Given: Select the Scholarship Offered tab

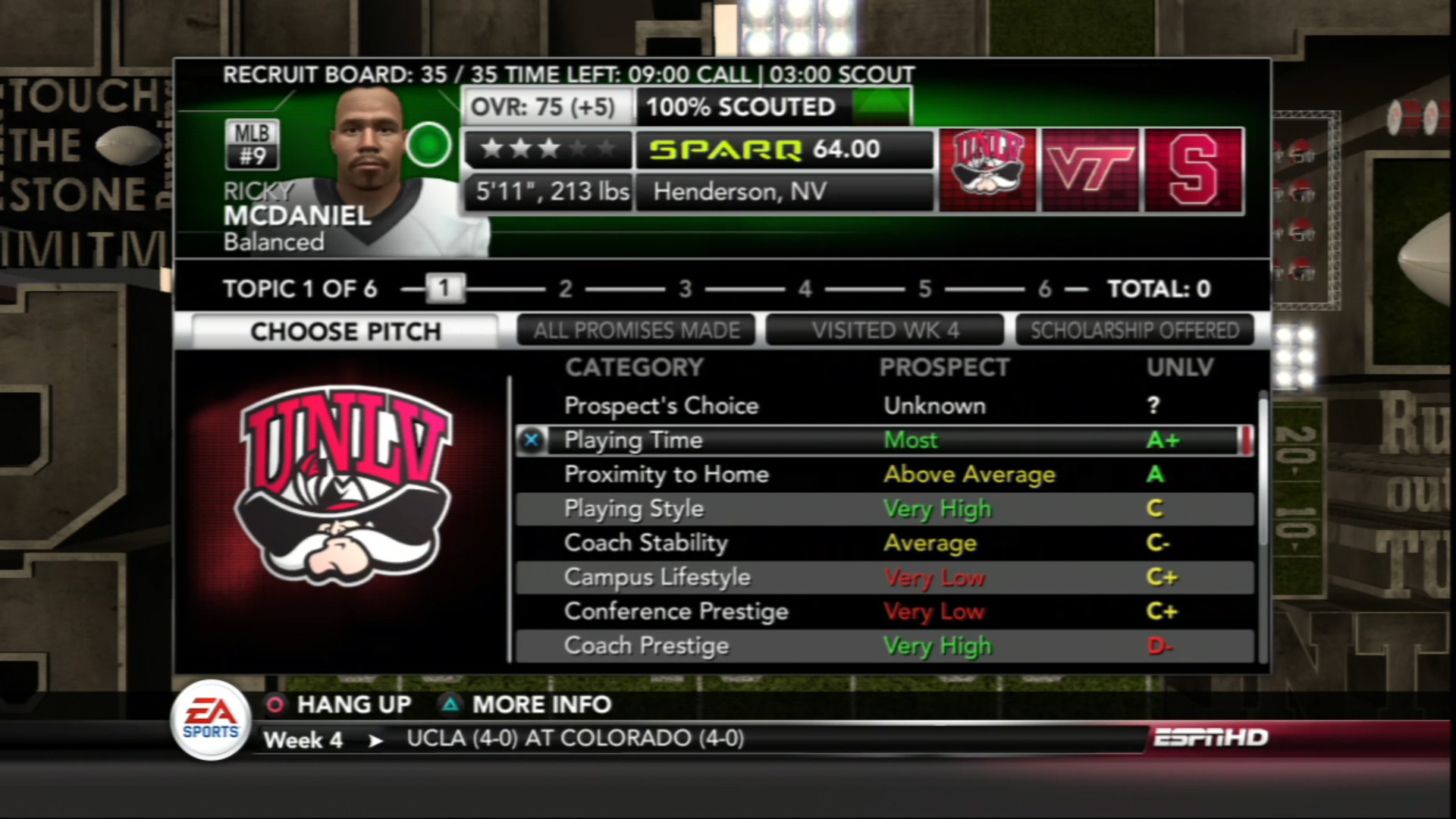Looking at the screenshot, I should tap(1134, 331).
